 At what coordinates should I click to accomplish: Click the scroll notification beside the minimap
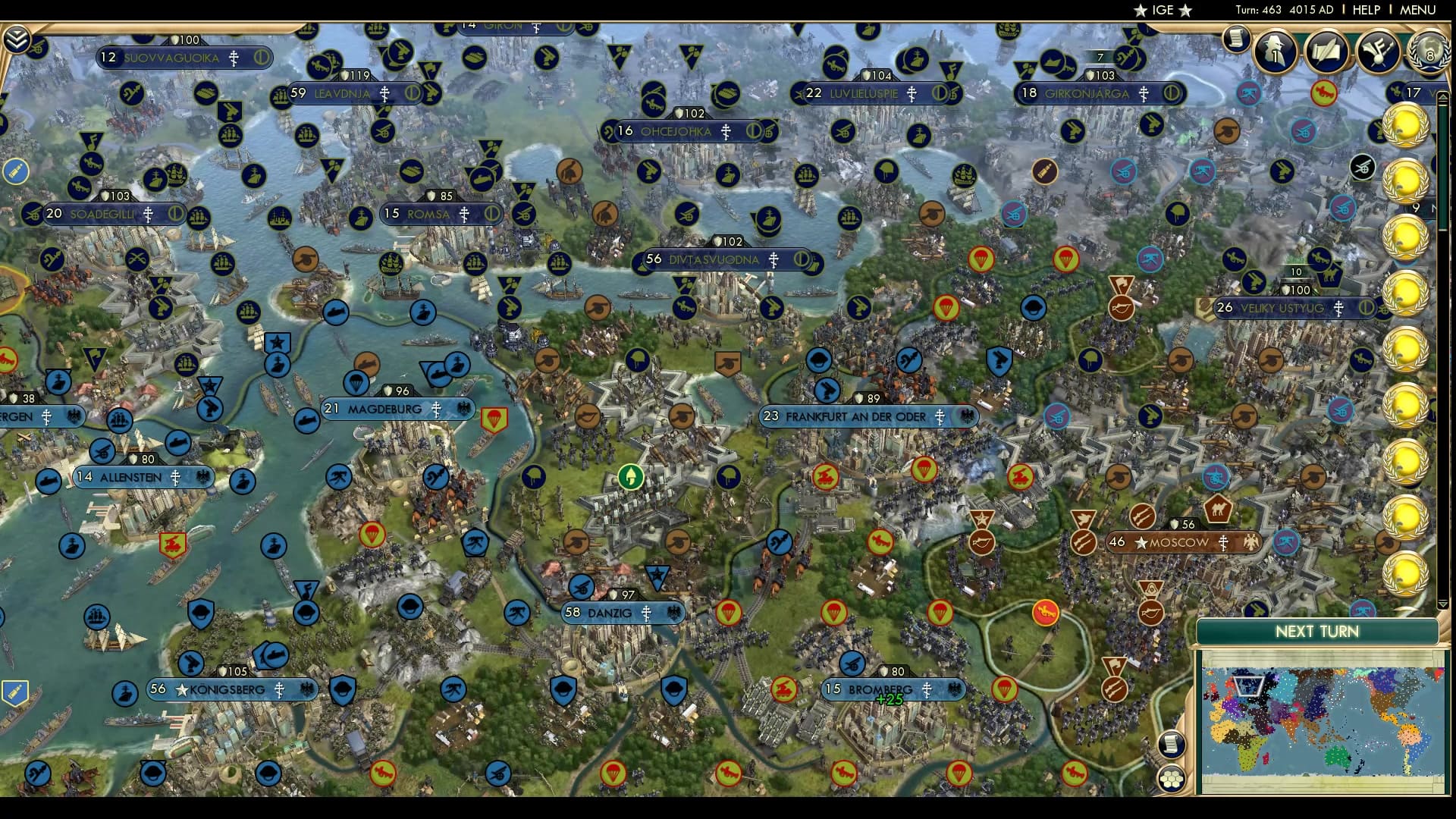point(1172,746)
